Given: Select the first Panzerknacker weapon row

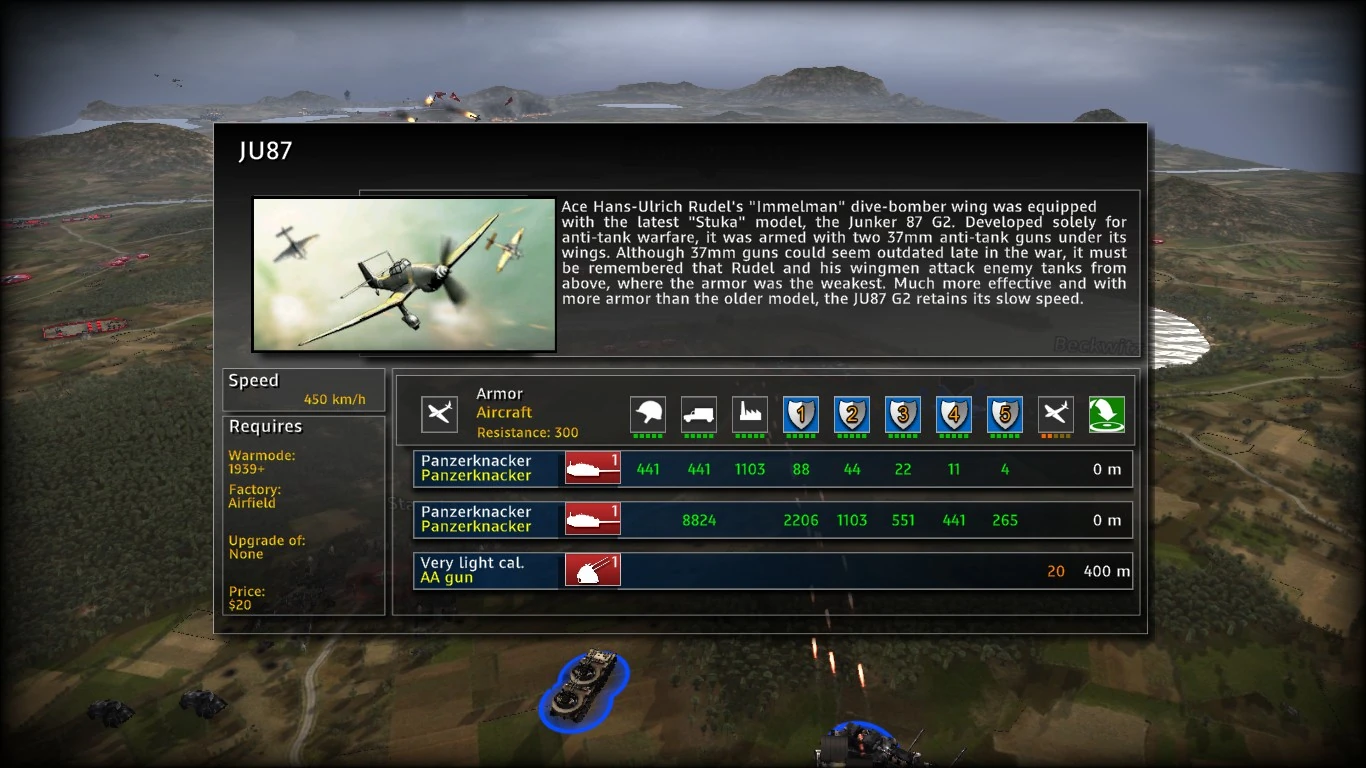Looking at the screenshot, I should coord(486,468).
